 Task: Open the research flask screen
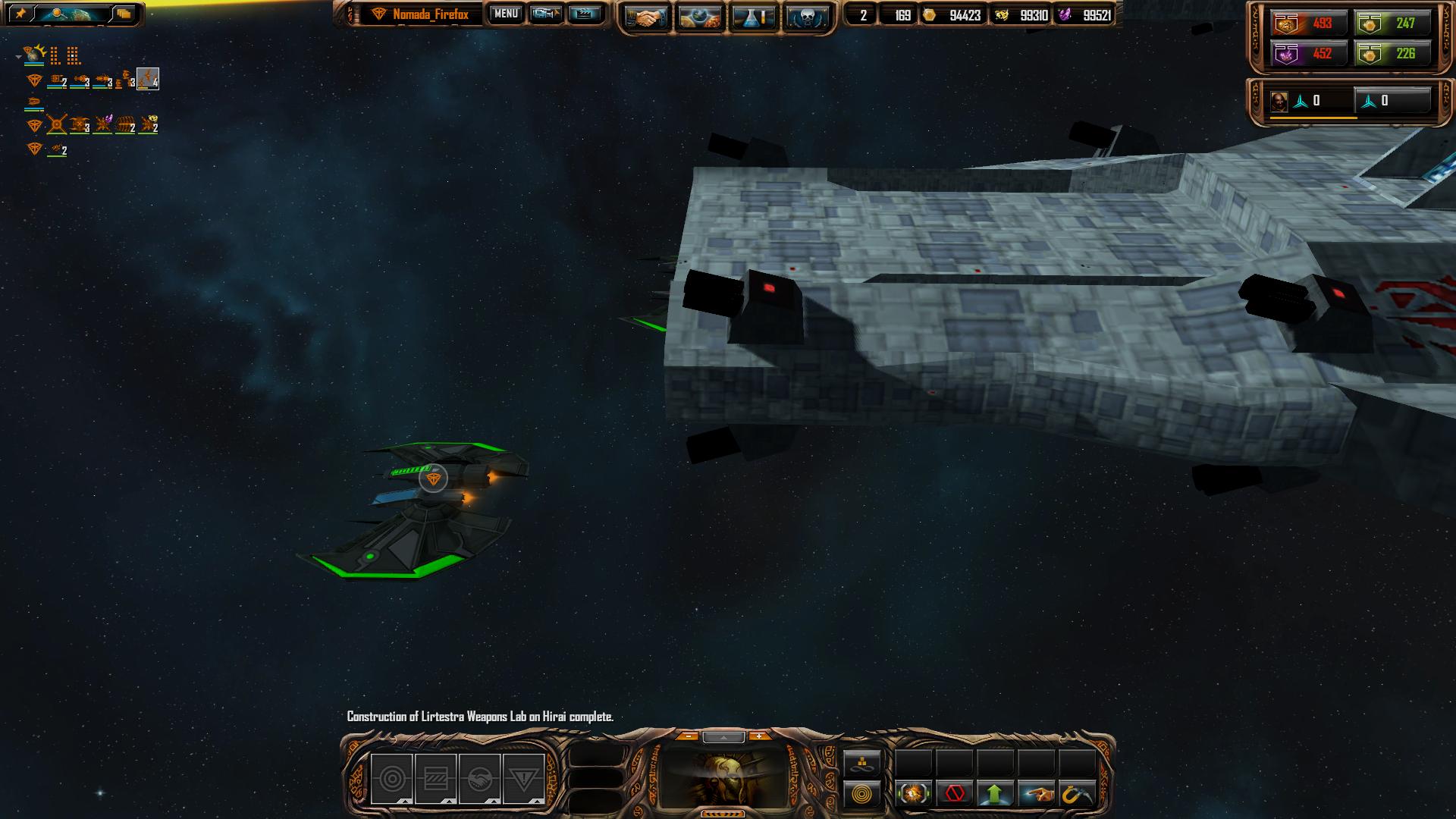[x=754, y=18]
